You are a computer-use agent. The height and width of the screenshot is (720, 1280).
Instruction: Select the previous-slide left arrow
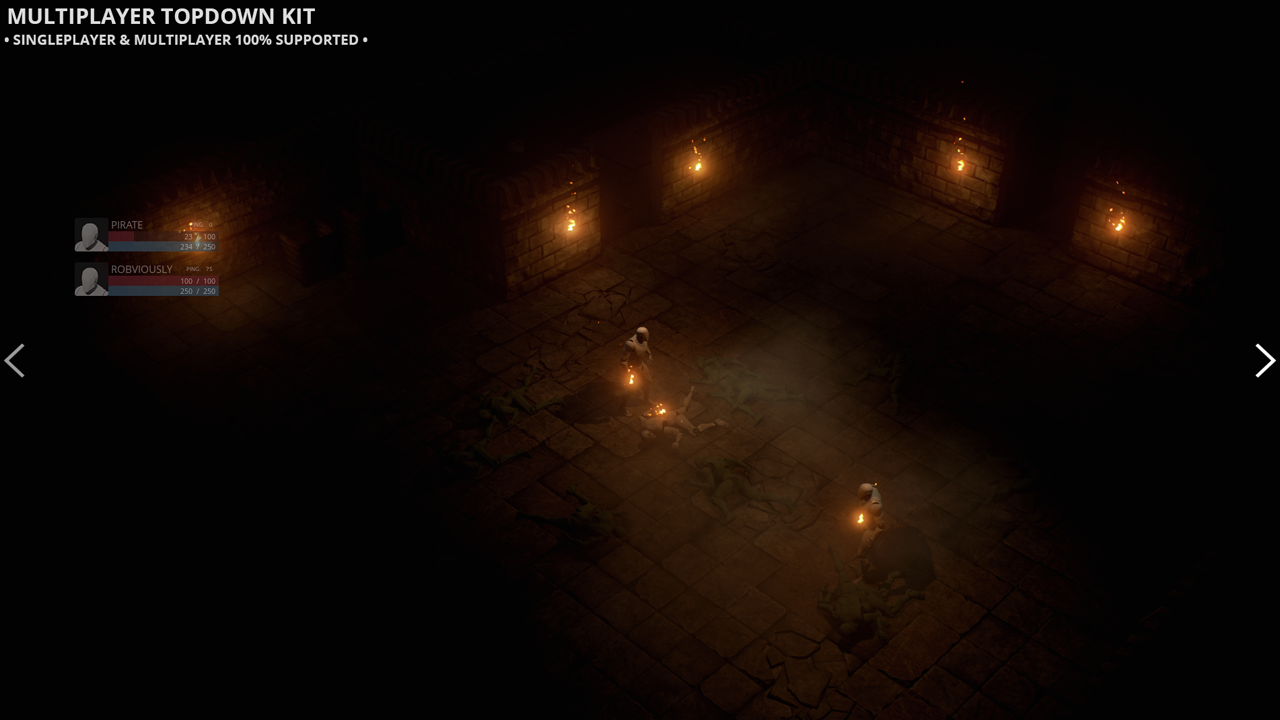15,360
